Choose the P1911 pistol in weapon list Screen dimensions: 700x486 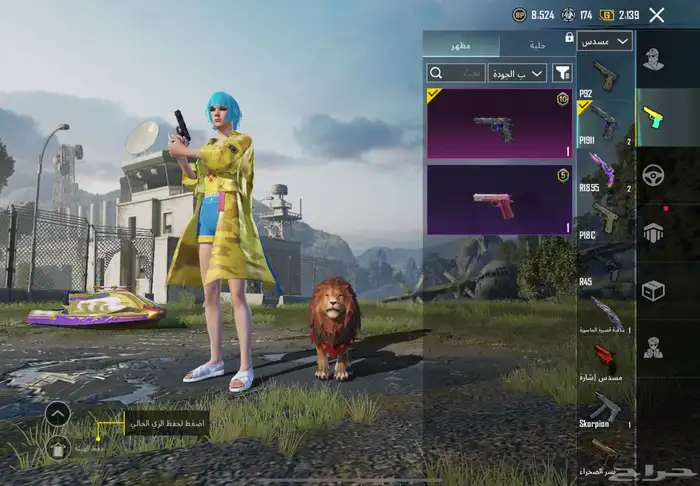605,123
